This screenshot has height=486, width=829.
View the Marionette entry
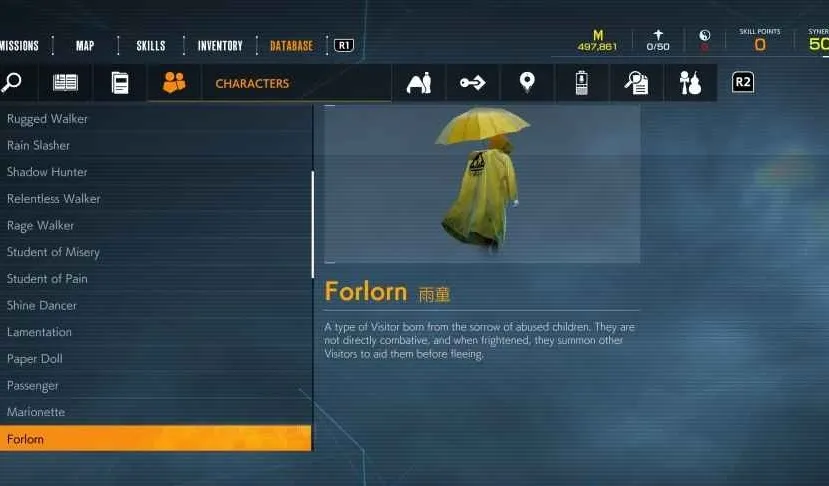click(x=37, y=412)
